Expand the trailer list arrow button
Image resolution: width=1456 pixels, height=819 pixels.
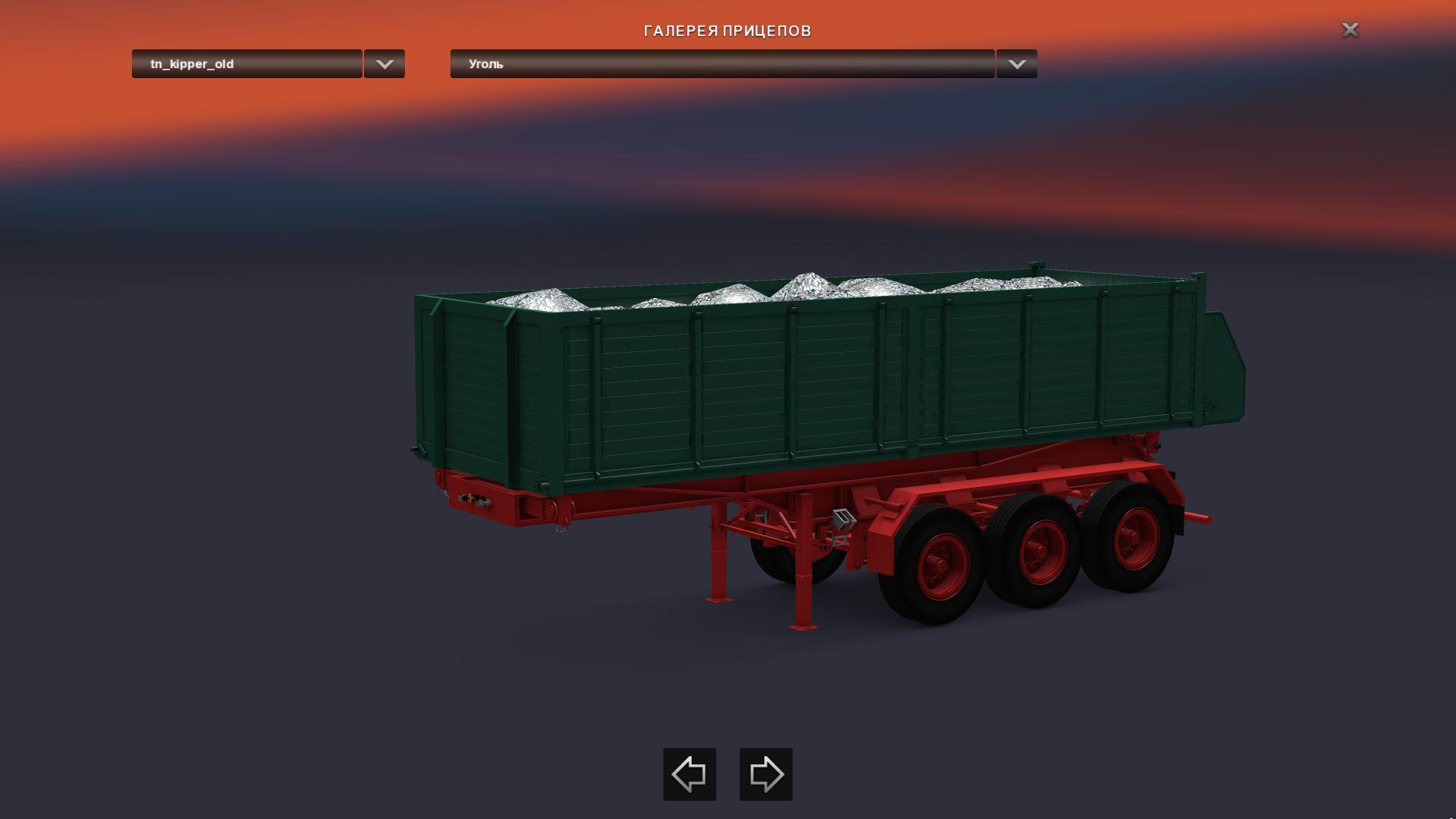tap(384, 64)
